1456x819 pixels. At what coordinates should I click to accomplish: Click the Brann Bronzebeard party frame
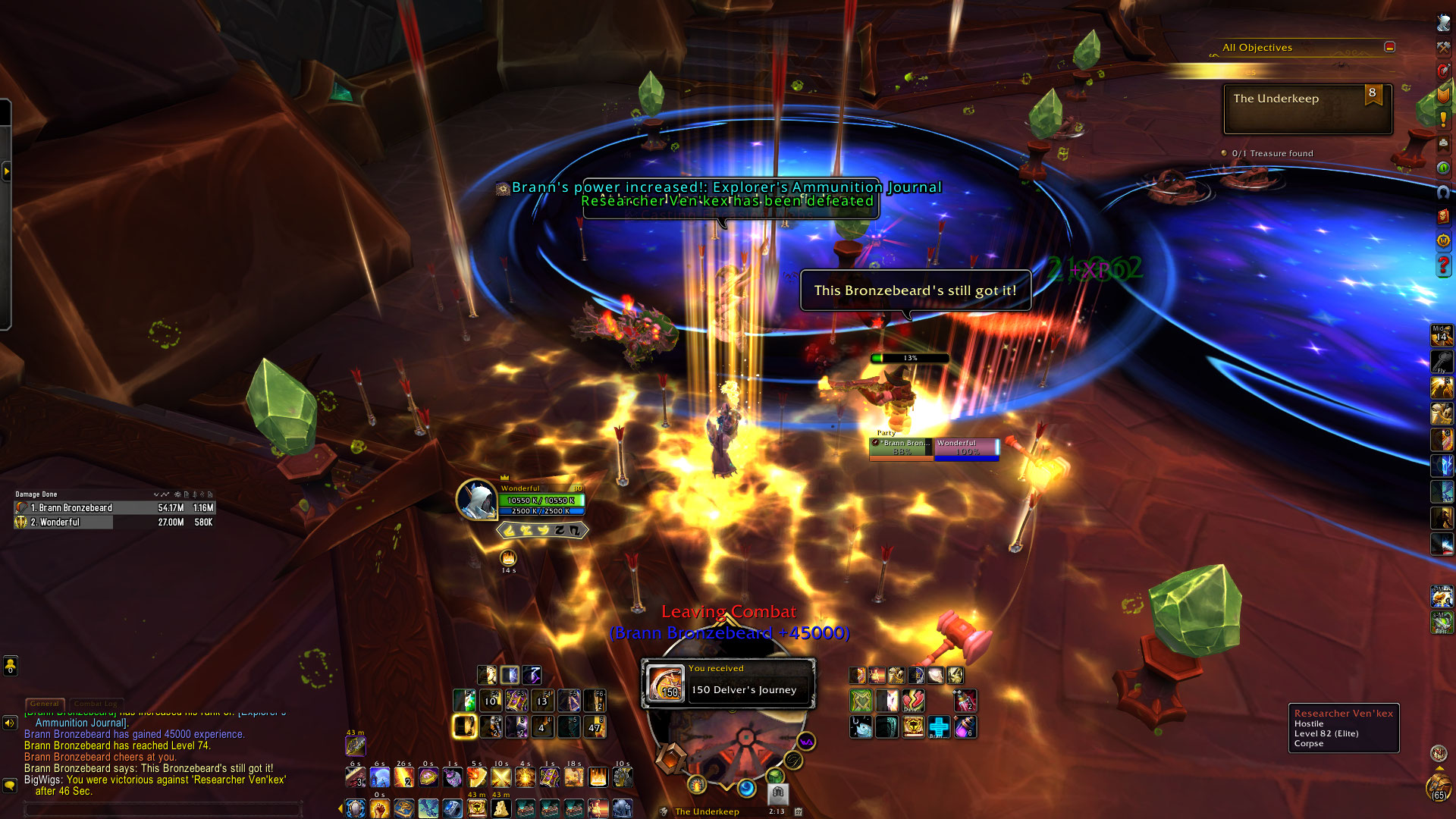901,448
